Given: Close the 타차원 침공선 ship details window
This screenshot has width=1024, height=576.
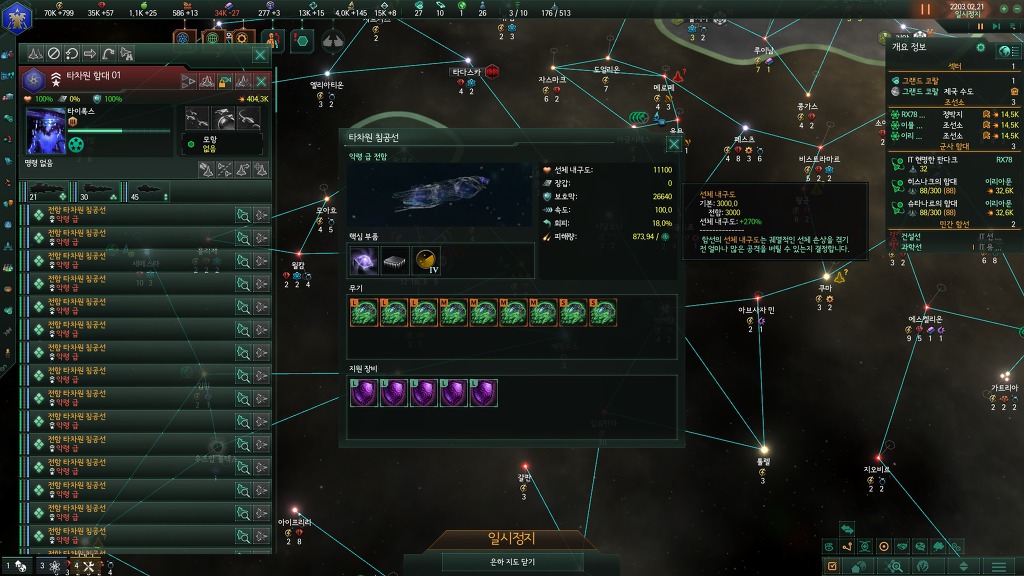Looking at the screenshot, I should pyautogui.click(x=674, y=144).
